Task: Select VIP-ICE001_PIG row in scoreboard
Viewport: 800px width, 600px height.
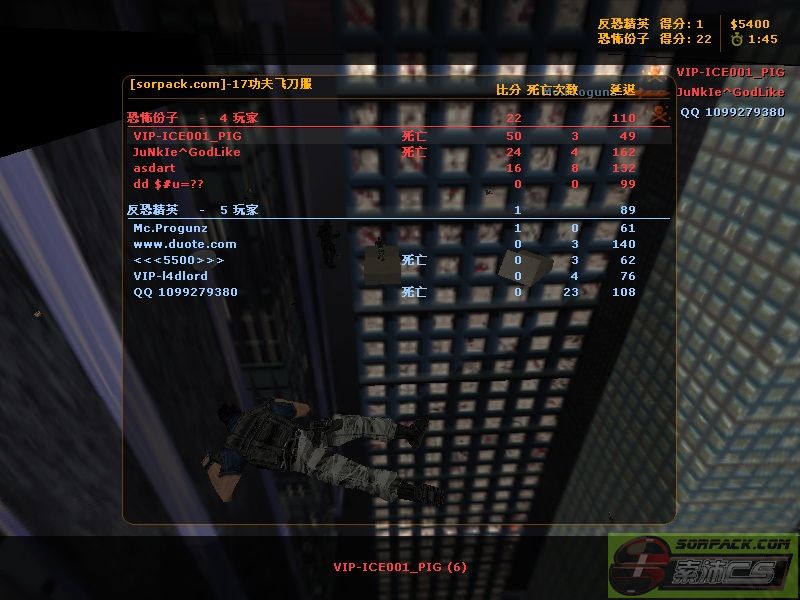Action: 188,136
